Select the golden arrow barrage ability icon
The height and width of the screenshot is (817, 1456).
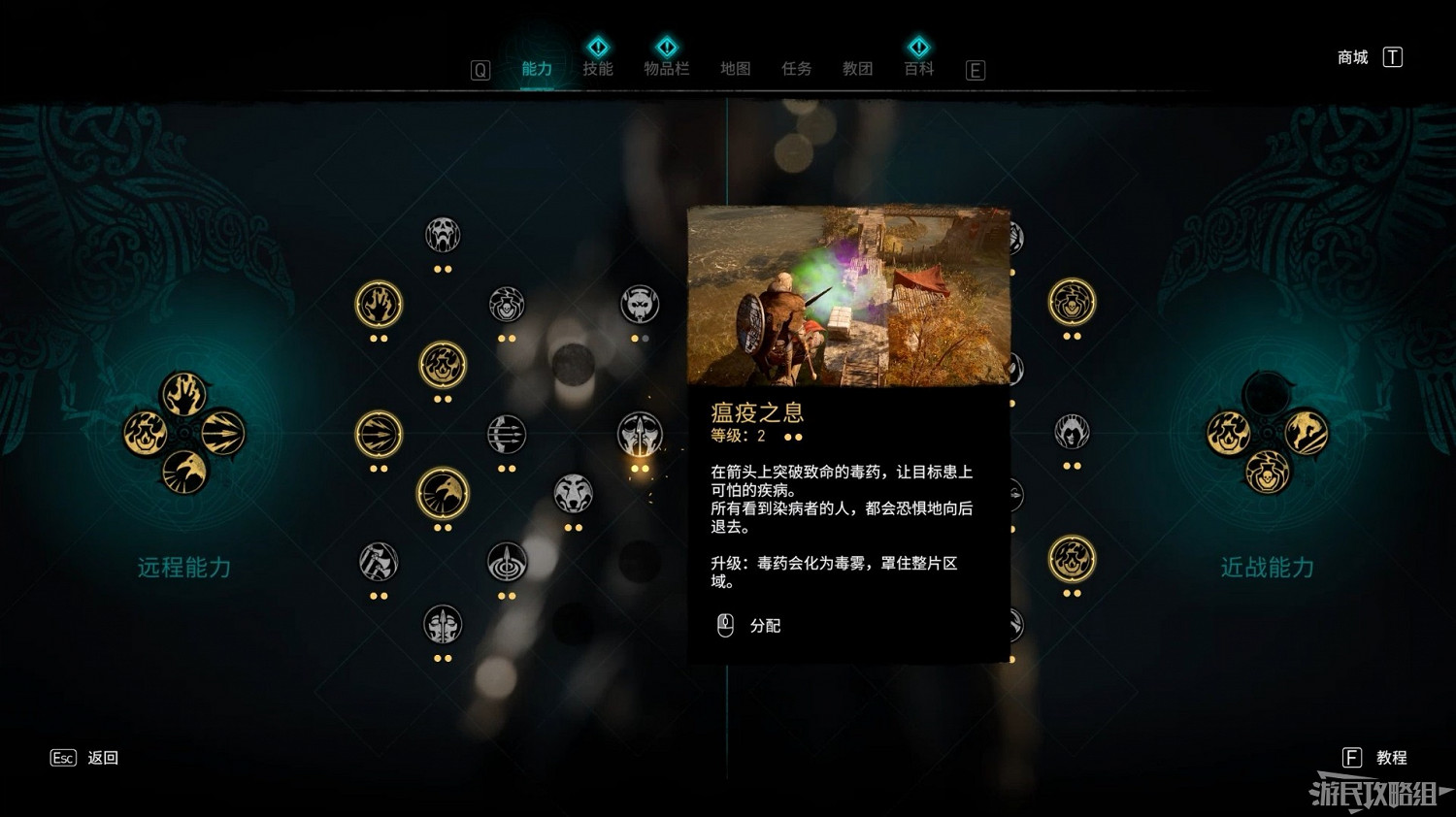coord(378,433)
